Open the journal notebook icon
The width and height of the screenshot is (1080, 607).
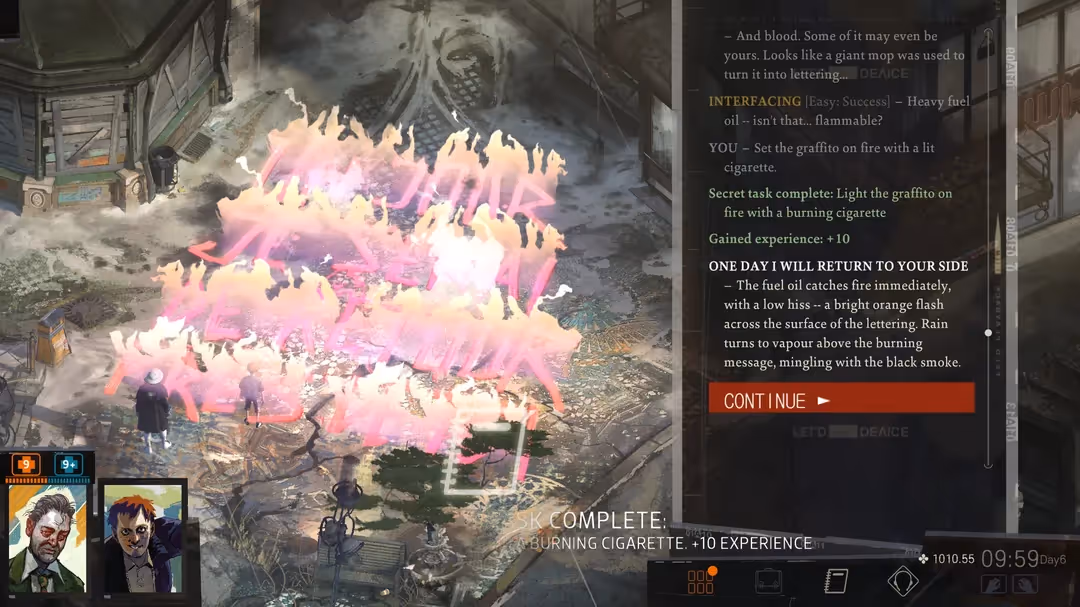pyautogui.click(x=836, y=581)
